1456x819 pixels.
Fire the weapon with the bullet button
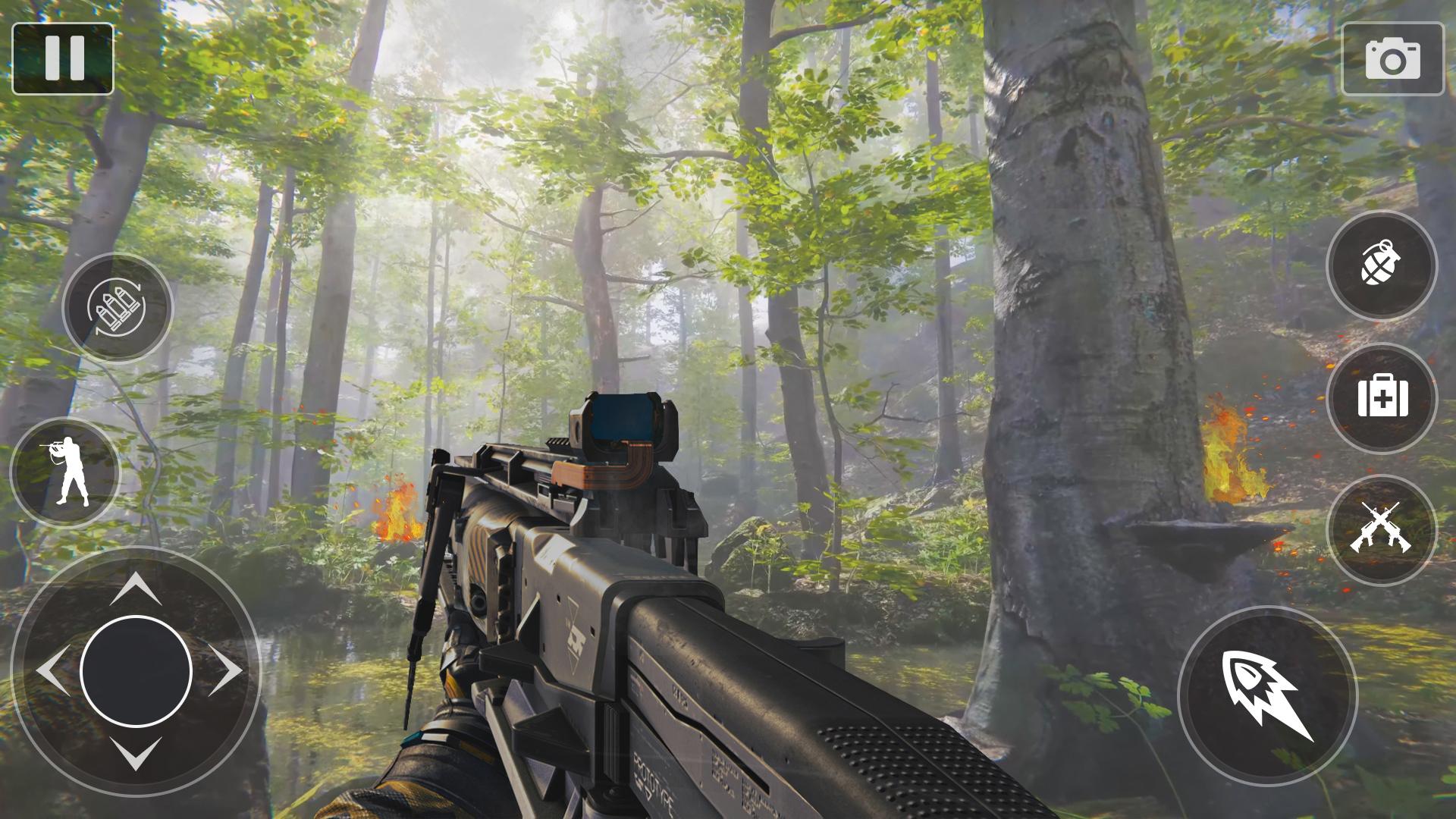(1267, 695)
